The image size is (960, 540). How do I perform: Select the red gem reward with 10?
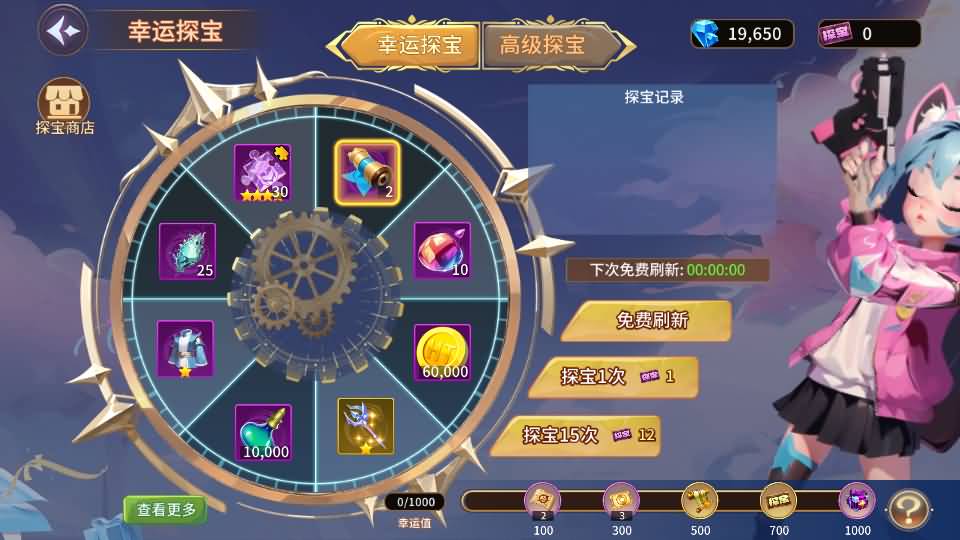(442, 250)
